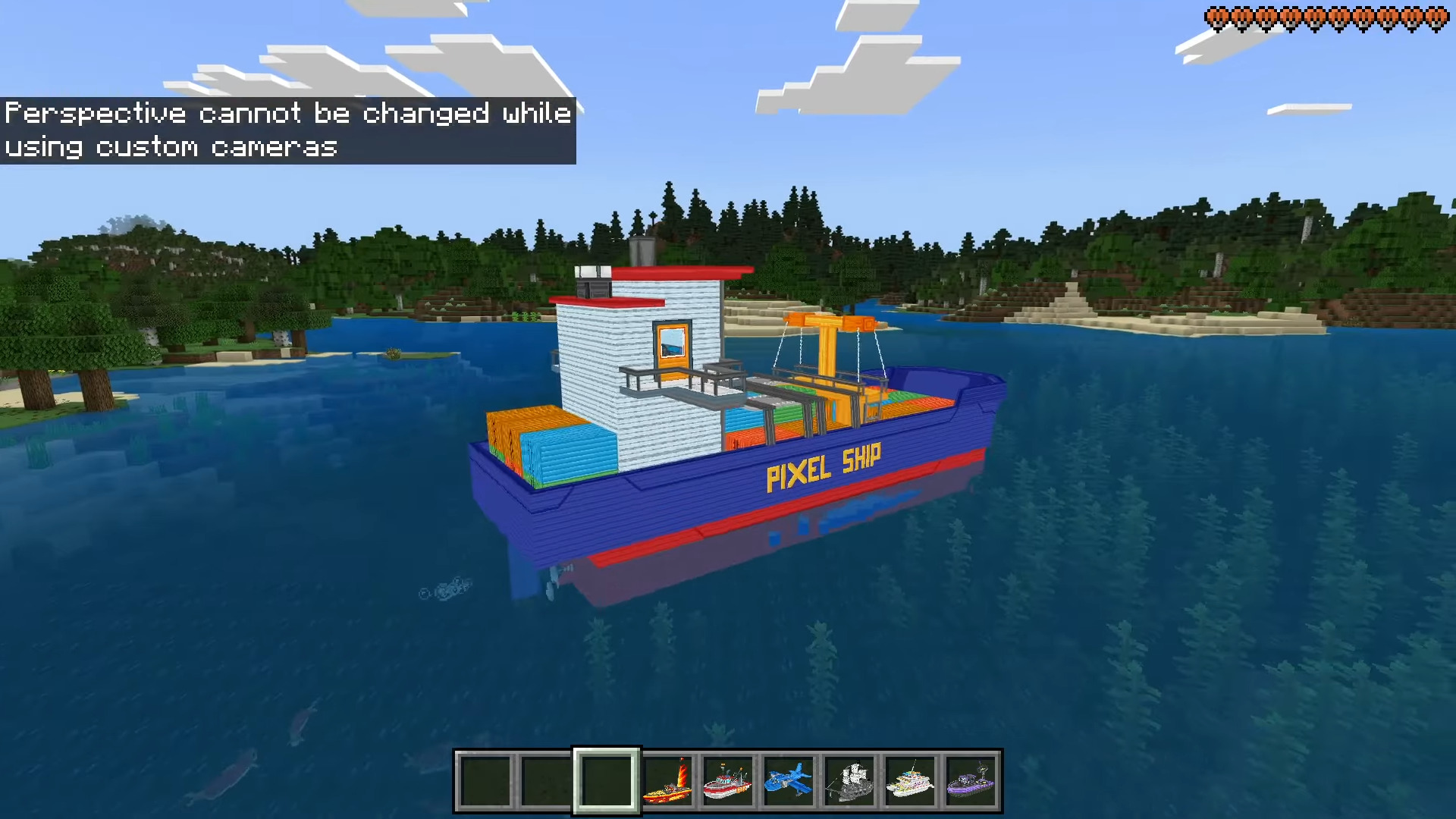Choose the purple boat hotbar slot
The height and width of the screenshot is (819, 1456).
pyautogui.click(x=971, y=781)
